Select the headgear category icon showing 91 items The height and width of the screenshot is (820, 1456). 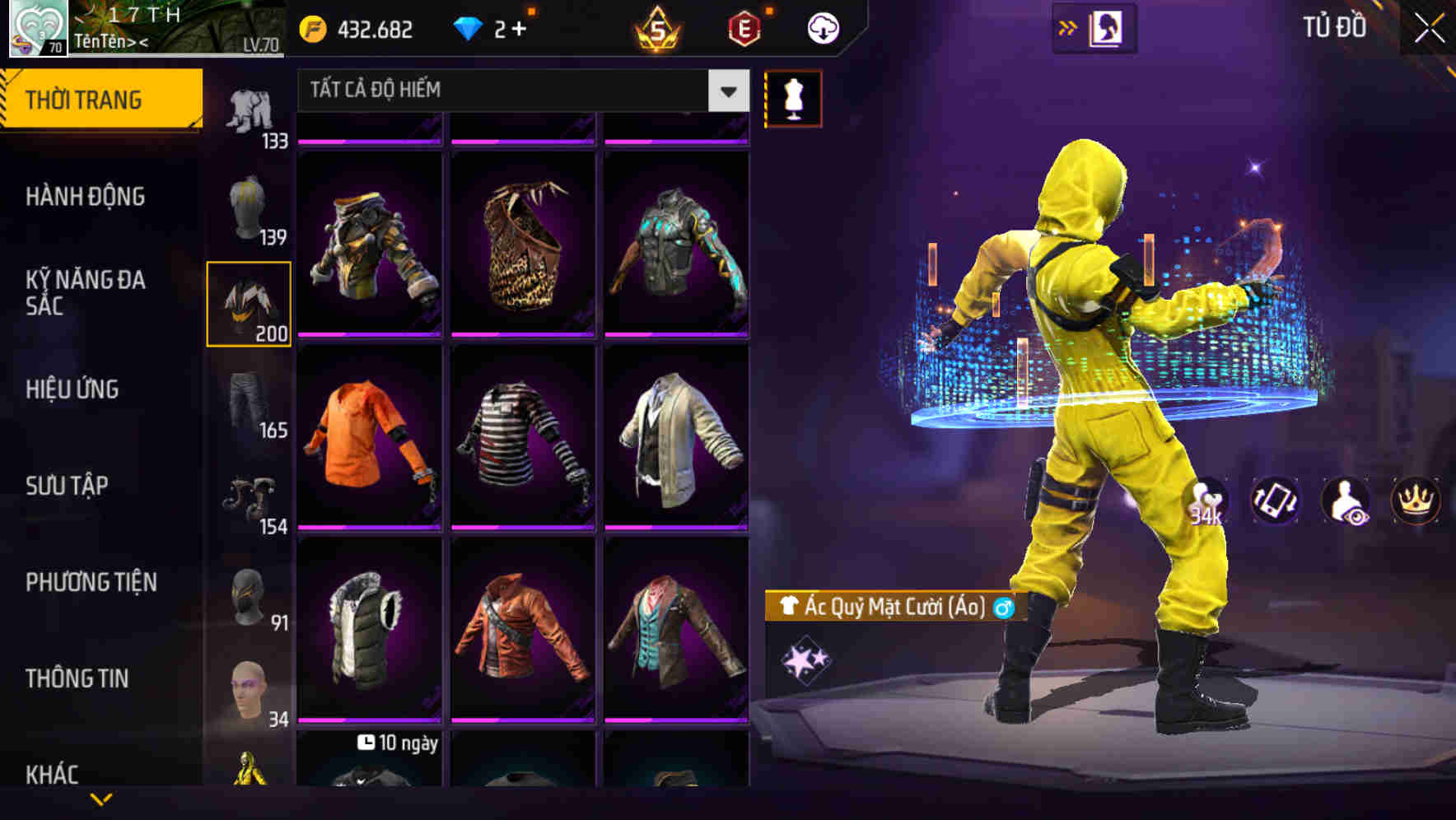point(247,597)
